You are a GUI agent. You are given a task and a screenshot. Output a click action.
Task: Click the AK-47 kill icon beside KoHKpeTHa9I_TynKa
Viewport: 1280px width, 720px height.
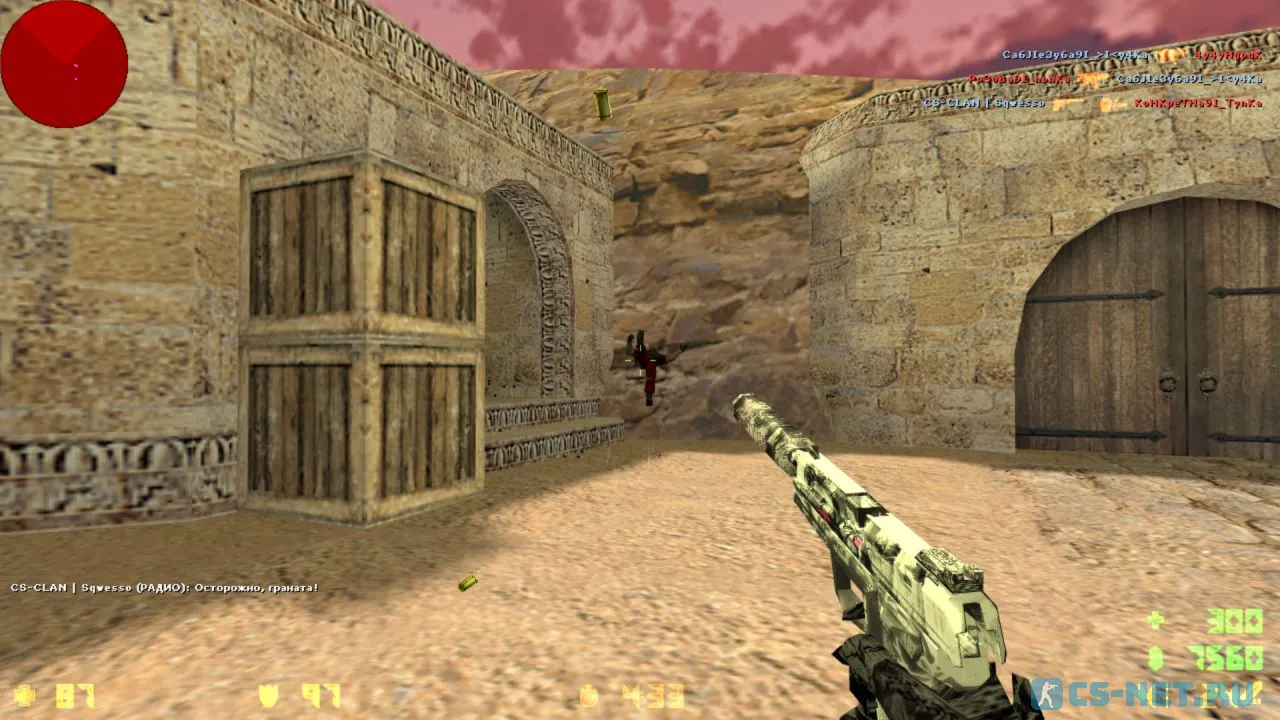click(1062, 103)
